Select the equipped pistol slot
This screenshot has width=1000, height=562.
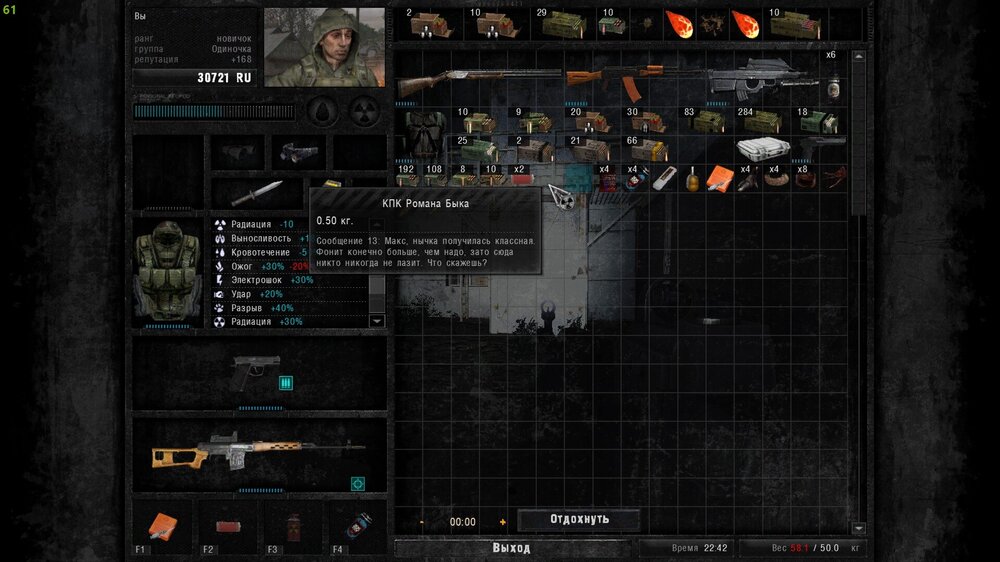[x=255, y=371]
